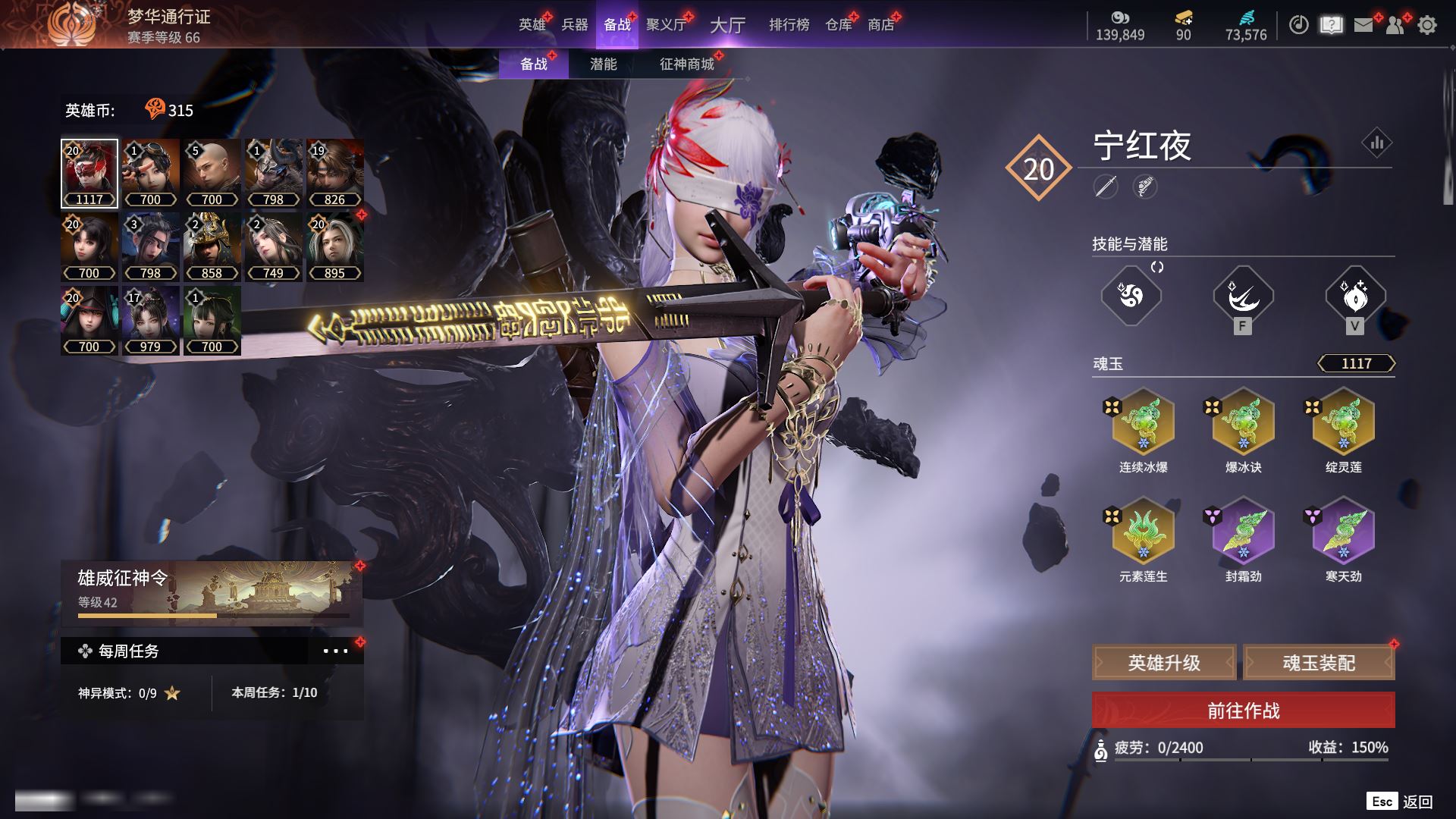This screenshot has height=819, width=1456.
Task: Open the mail envelope icon
Action: tap(1363, 25)
